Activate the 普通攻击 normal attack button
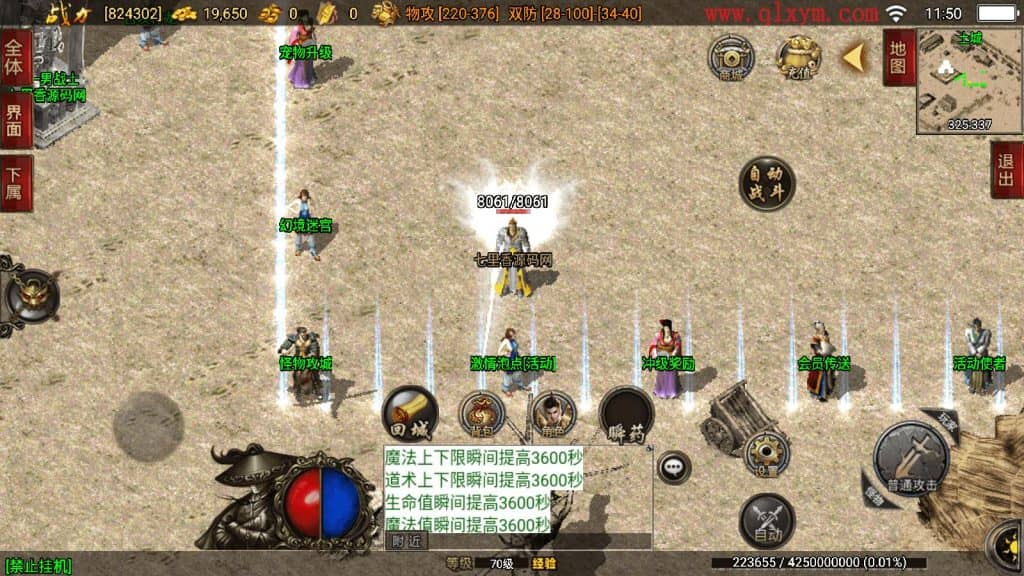This screenshot has height=576, width=1024. 911,460
